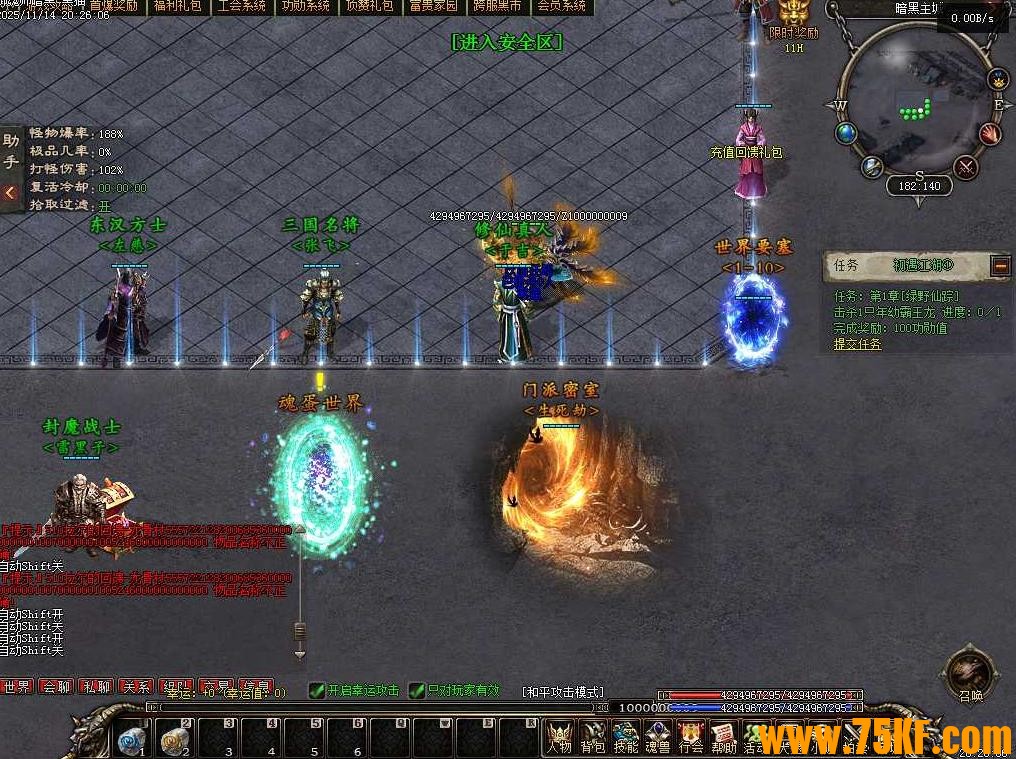Screen dimensions: 1016x759
Task: Open the 首爆奖励 menu
Action: (114, 6)
